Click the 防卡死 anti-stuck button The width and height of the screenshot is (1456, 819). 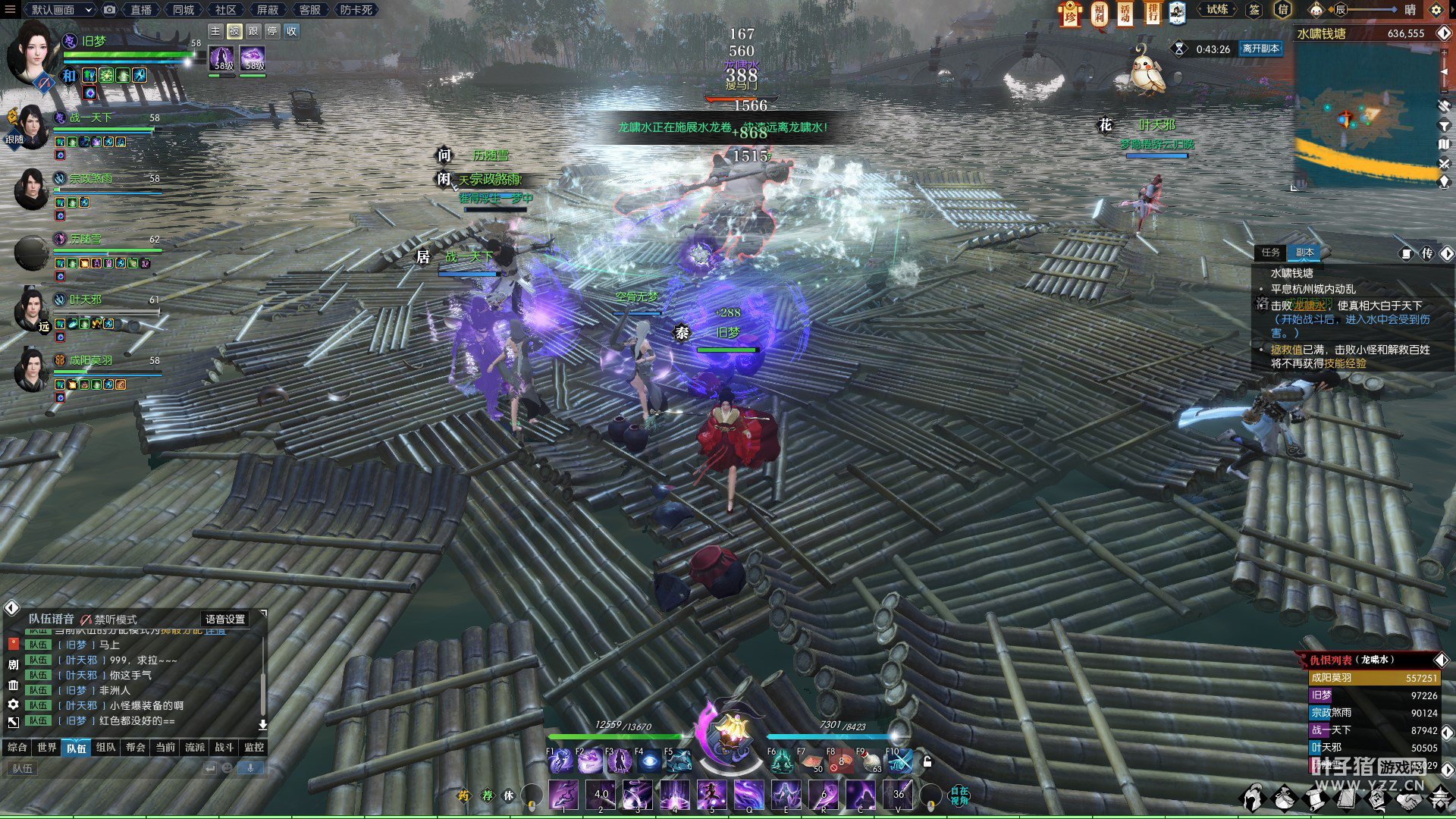point(356,10)
